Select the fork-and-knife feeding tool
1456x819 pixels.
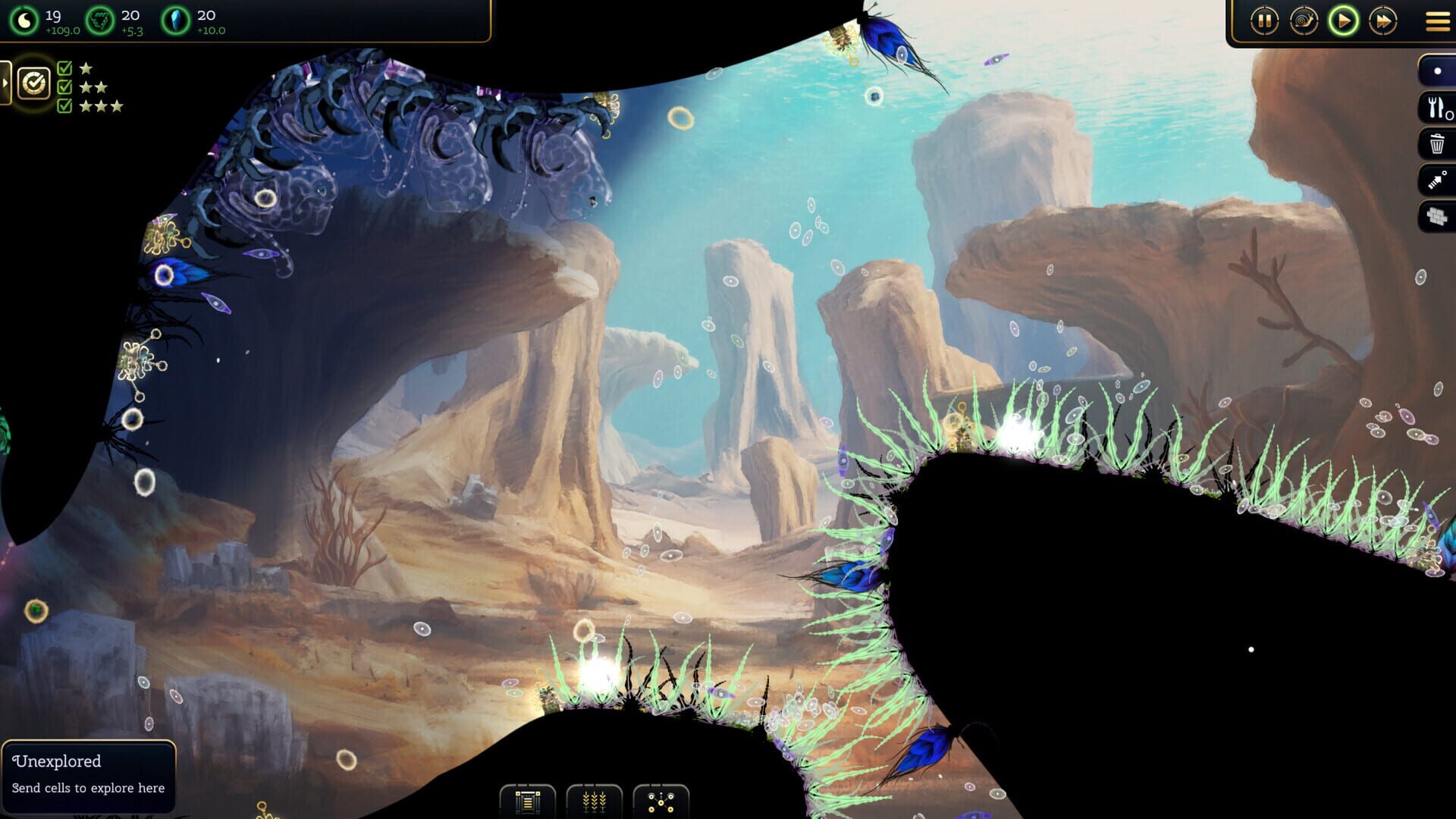1436,107
